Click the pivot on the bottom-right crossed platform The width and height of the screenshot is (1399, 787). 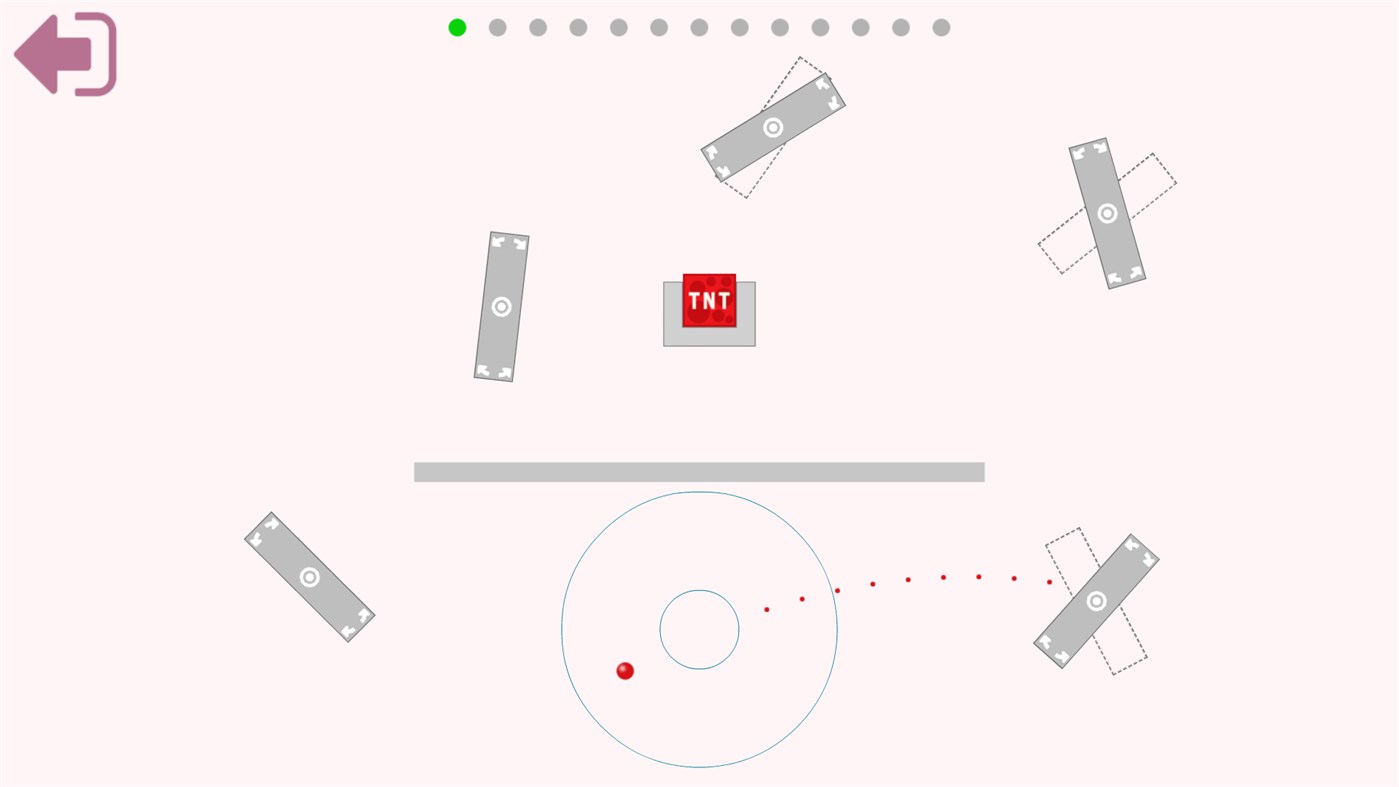tap(1096, 599)
